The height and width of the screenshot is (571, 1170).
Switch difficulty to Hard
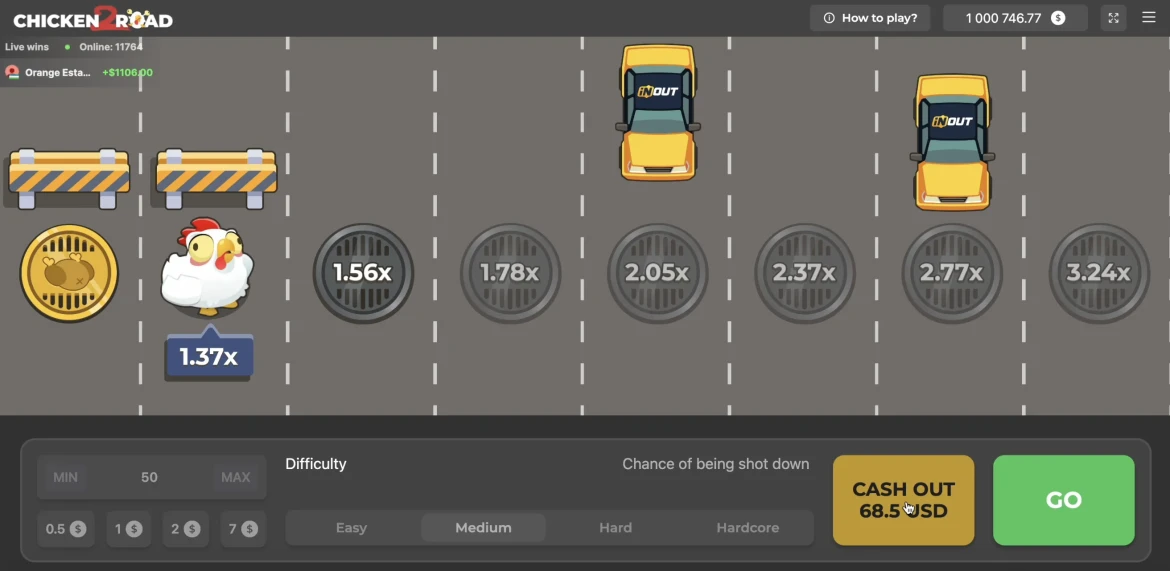tap(615, 528)
